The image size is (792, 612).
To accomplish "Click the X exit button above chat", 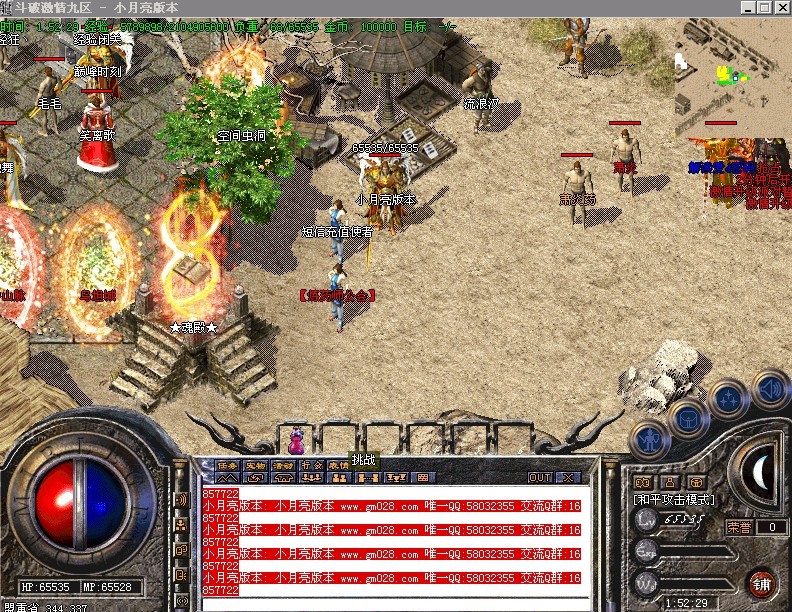I will [567, 477].
